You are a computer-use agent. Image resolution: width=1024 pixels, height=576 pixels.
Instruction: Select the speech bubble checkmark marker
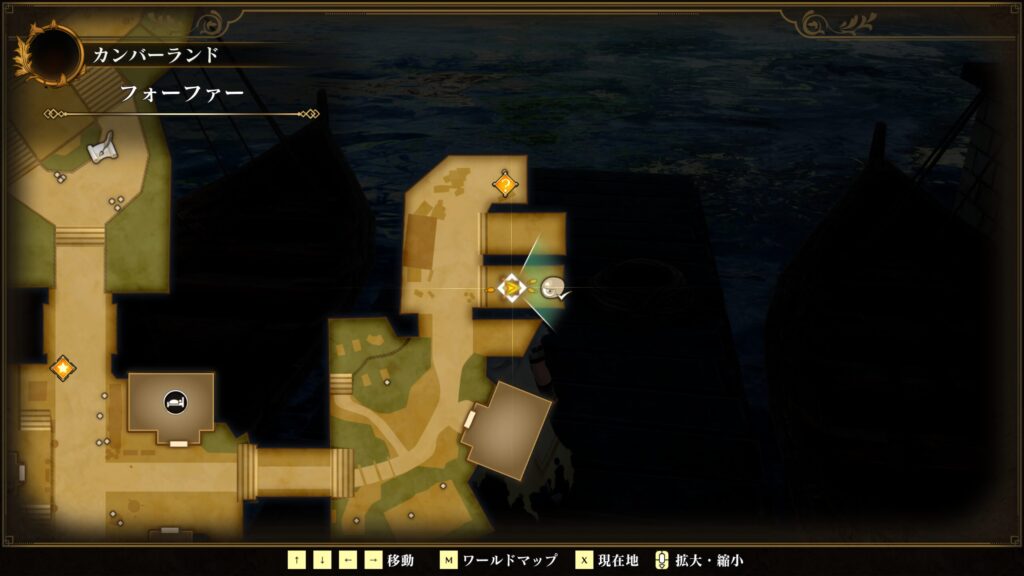coord(554,289)
